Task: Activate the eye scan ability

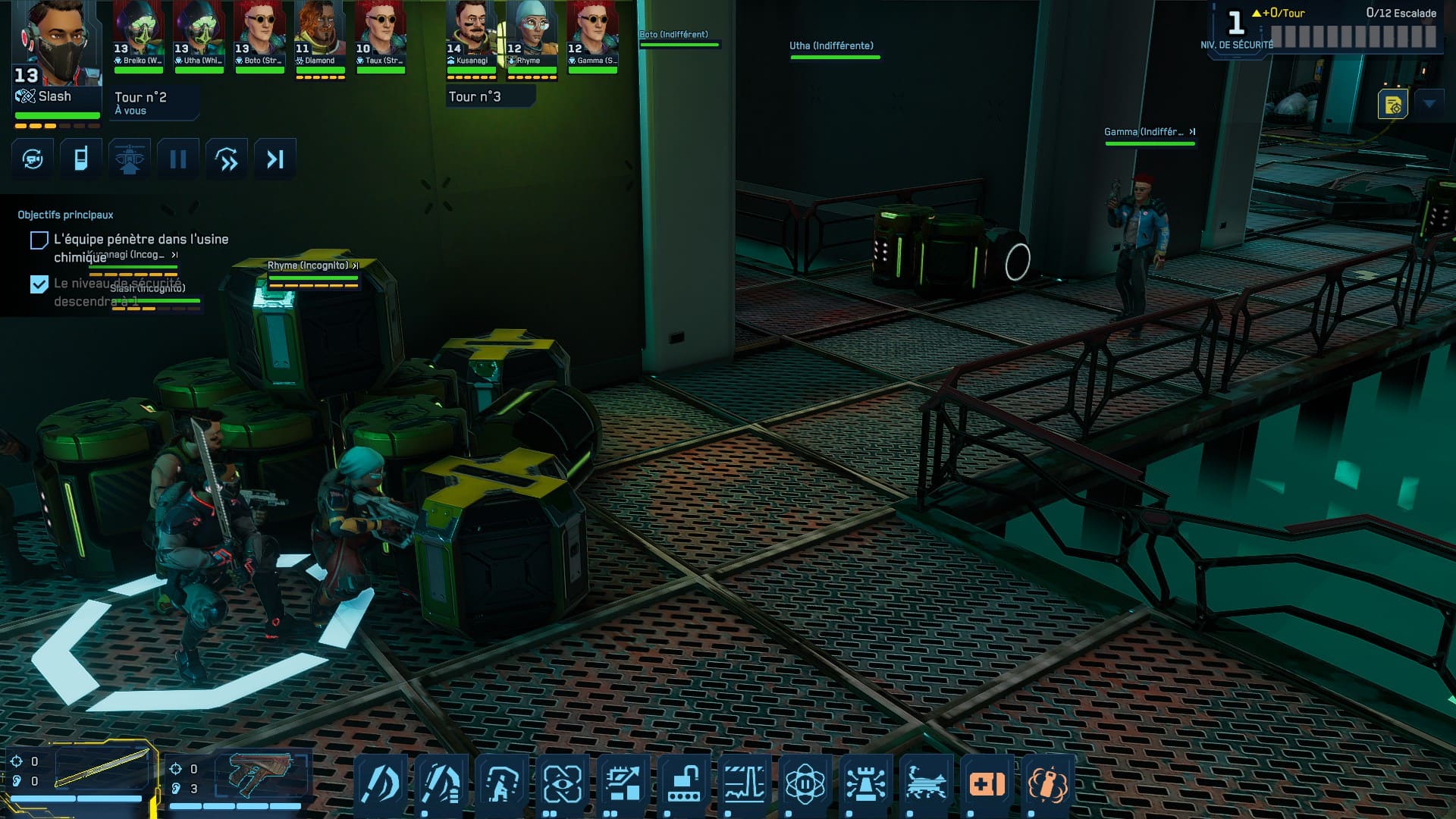Action: click(x=563, y=783)
